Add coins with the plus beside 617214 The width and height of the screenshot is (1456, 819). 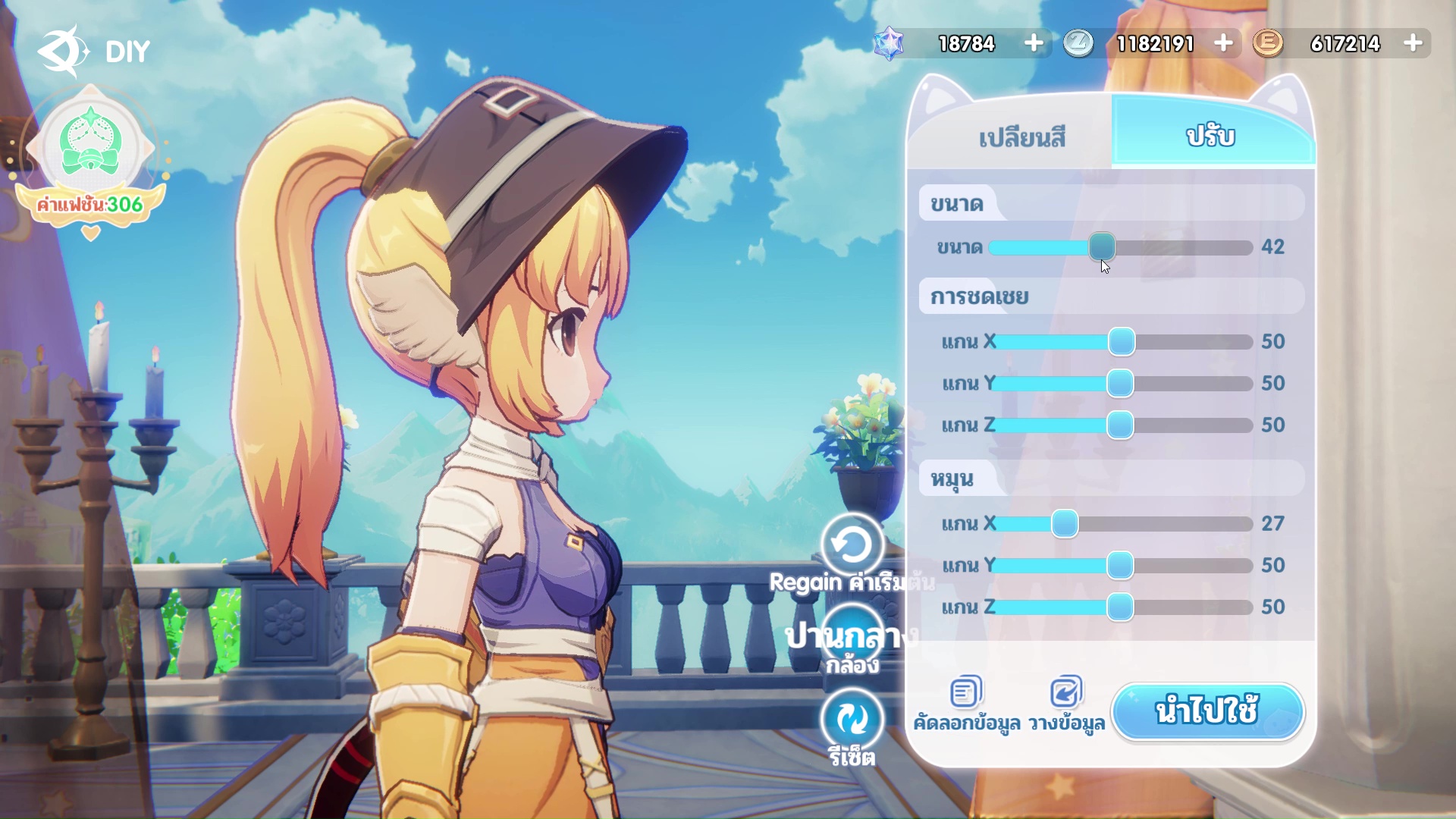(x=1412, y=43)
